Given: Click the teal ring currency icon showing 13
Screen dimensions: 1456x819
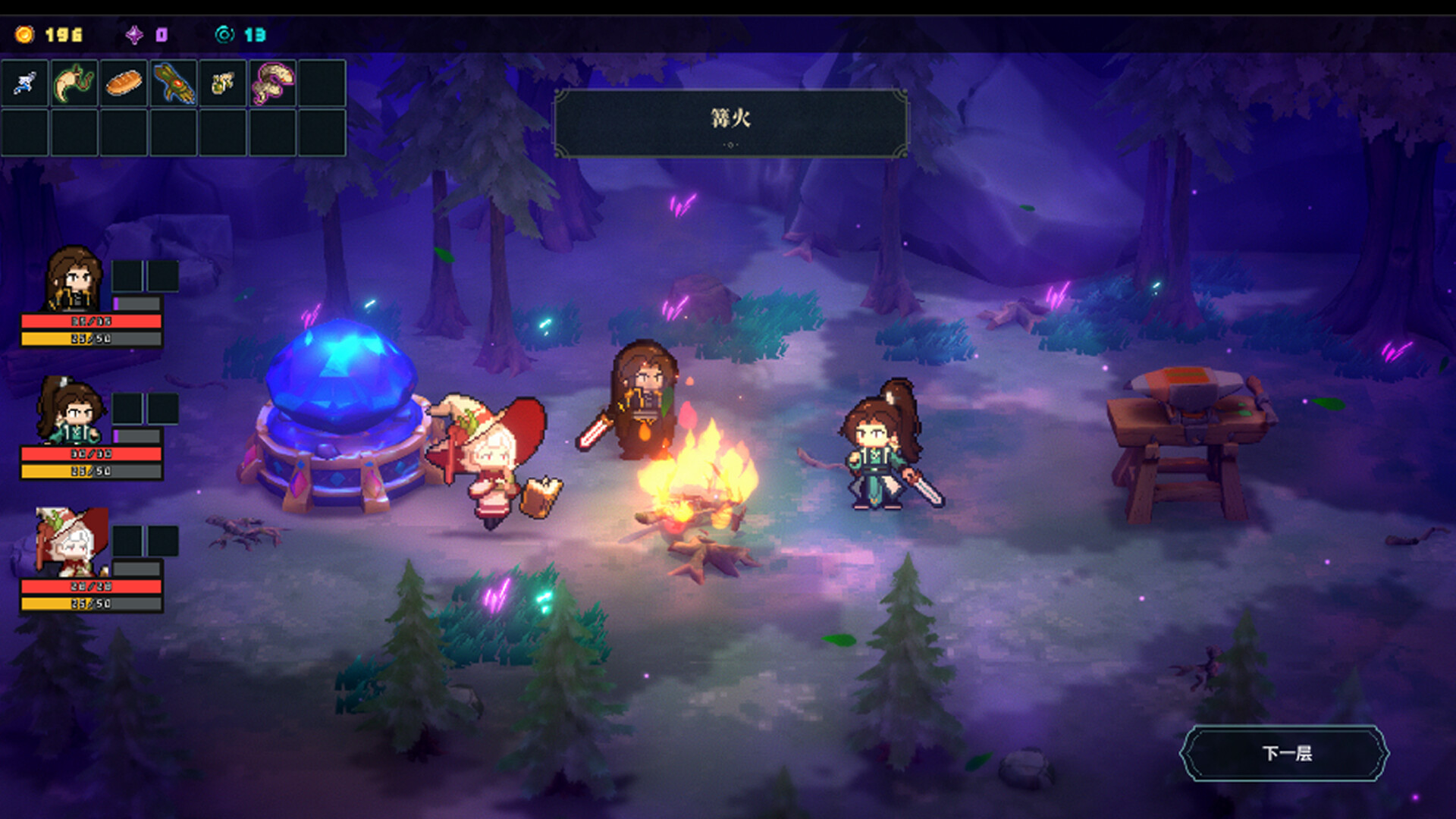Looking at the screenshot, I should click(224, 33).
